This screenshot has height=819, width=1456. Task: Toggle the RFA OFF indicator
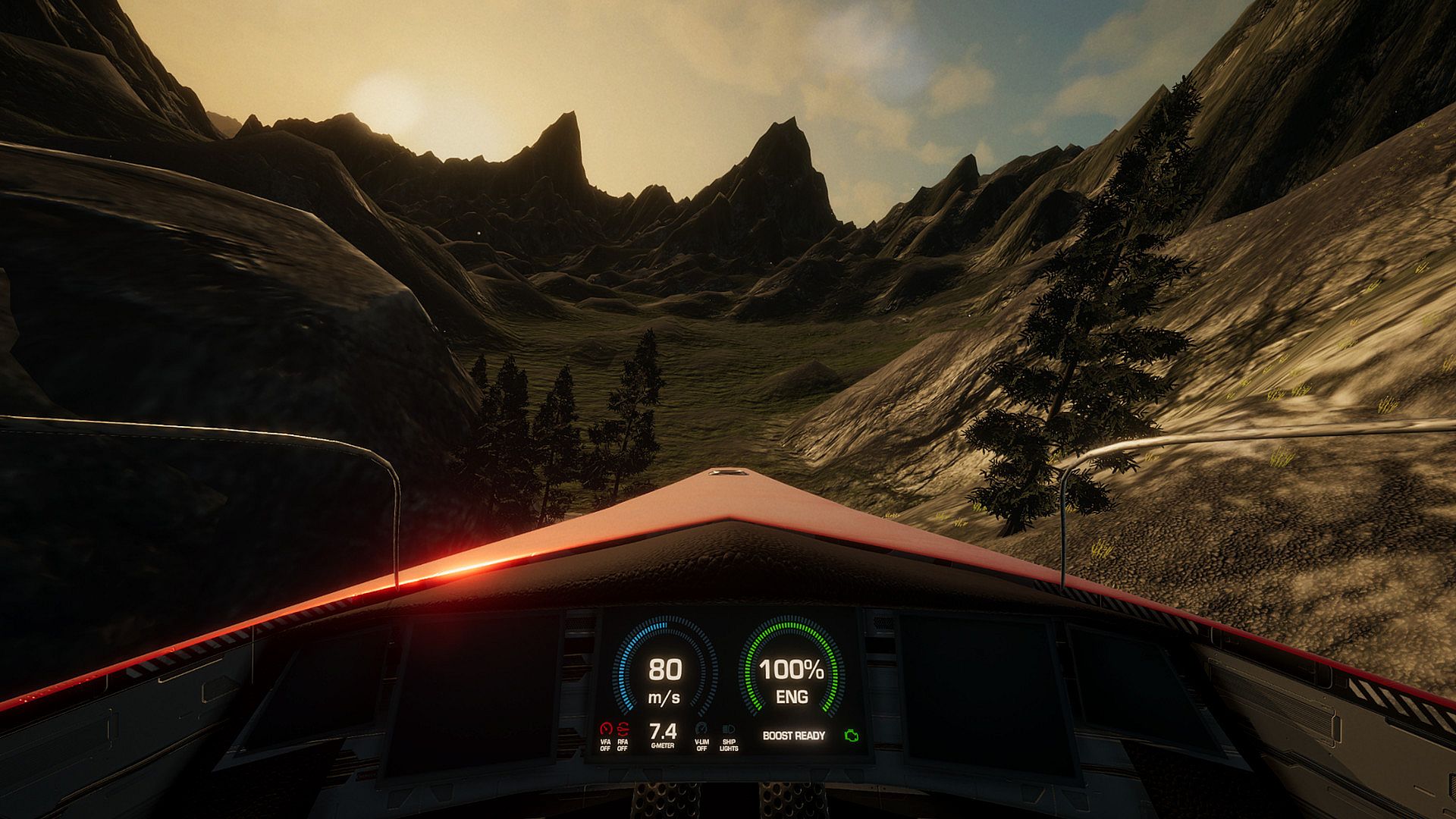pos(623,734)
